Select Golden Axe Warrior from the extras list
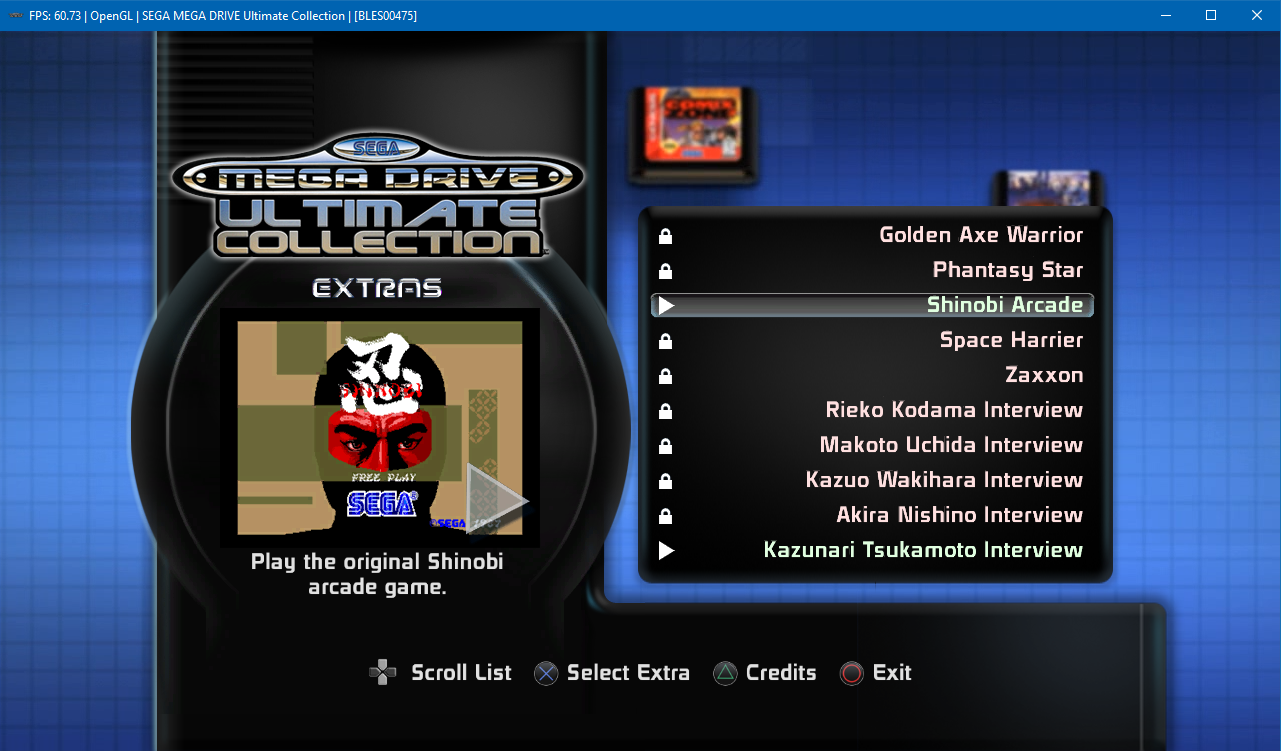1281x751 pixels. [x=980, y=235]
